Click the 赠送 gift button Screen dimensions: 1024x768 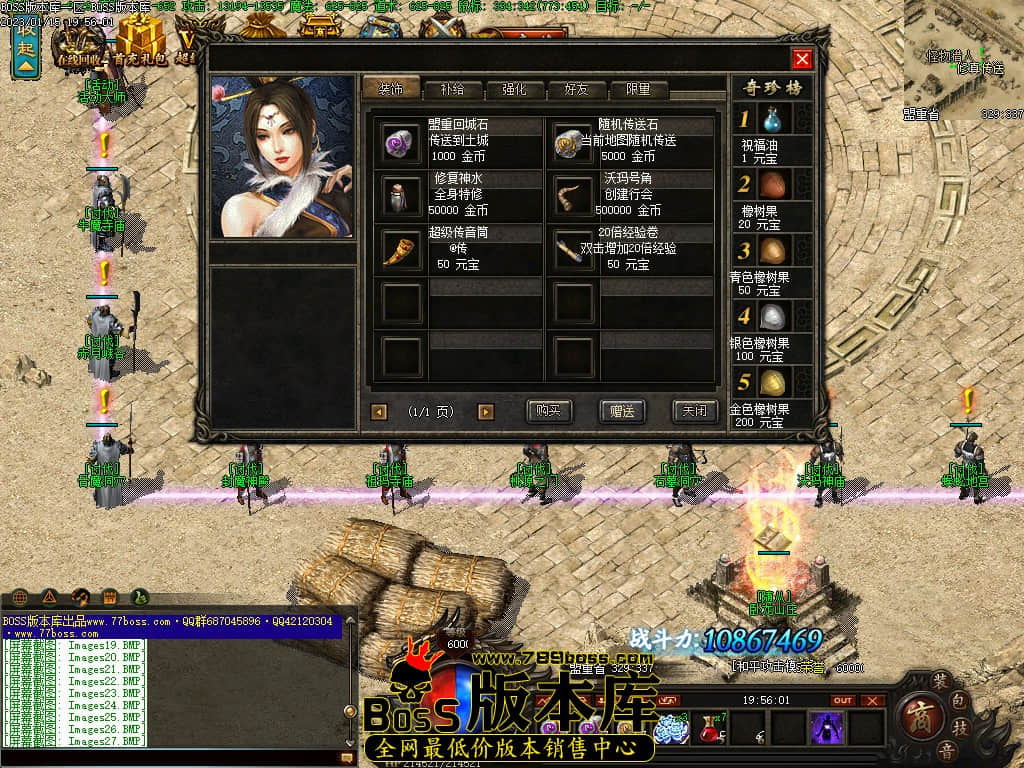coord(622,411)
